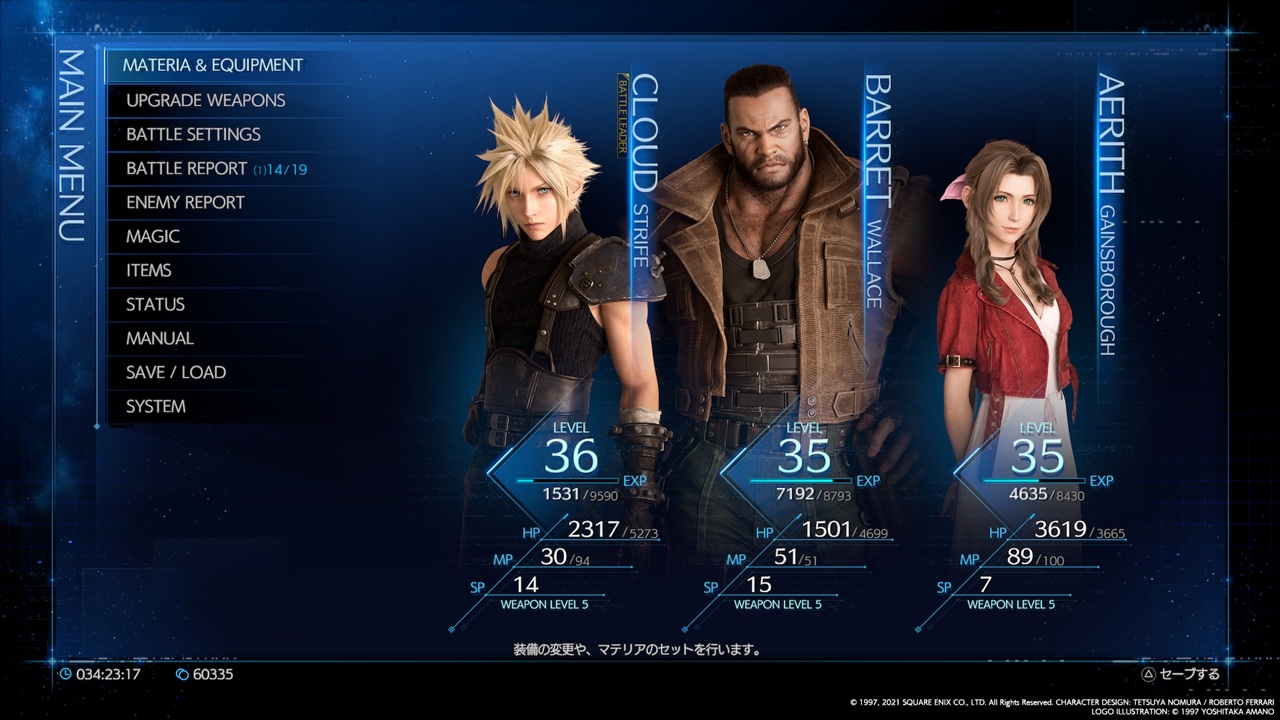The image size is (1280, 720).
Task: Open the Manual
Action: (158, 338)
